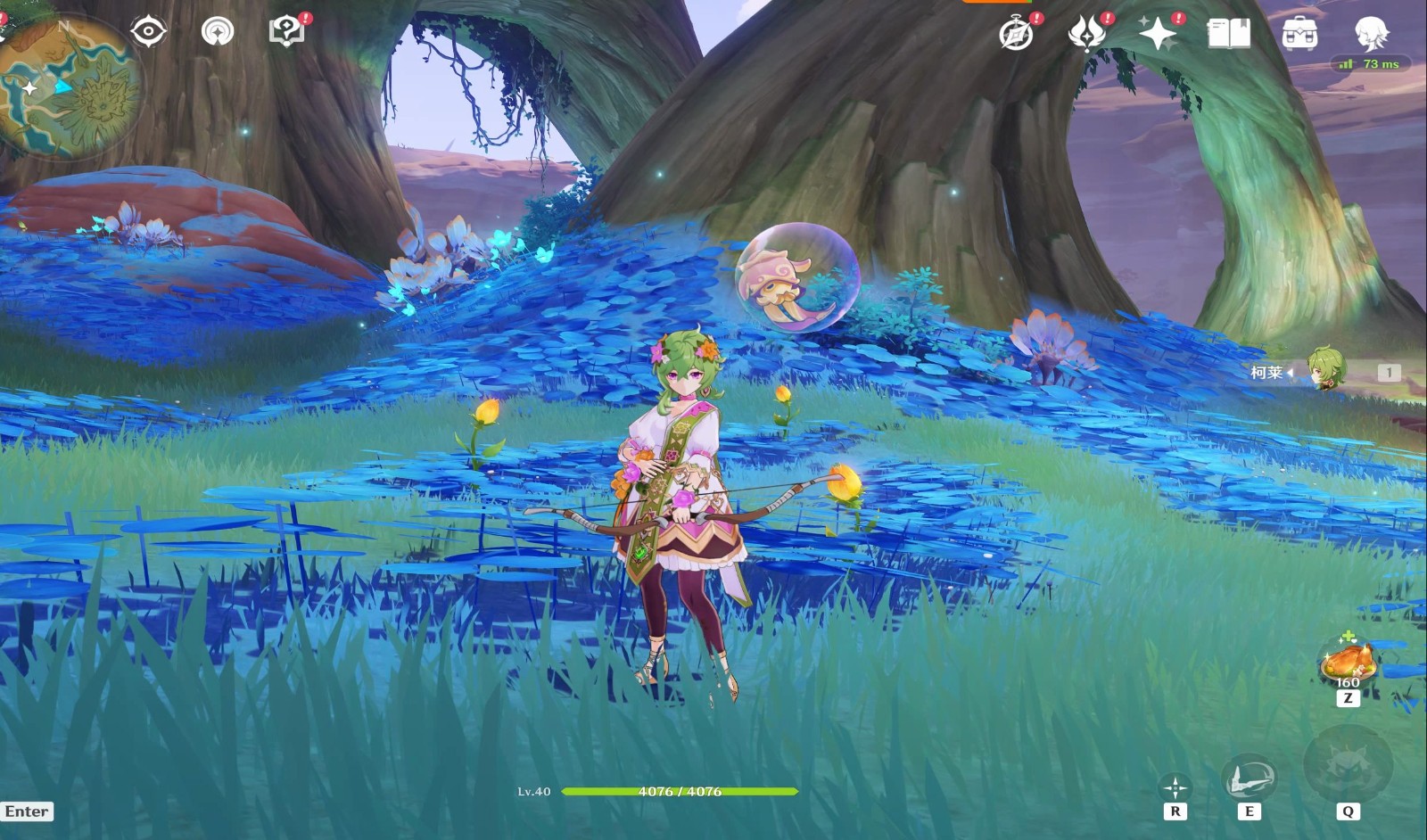This screenshot has height=840, width=1427.
Task: Select party member 柯莱 portrait
Action: [x=1325, y=370]
